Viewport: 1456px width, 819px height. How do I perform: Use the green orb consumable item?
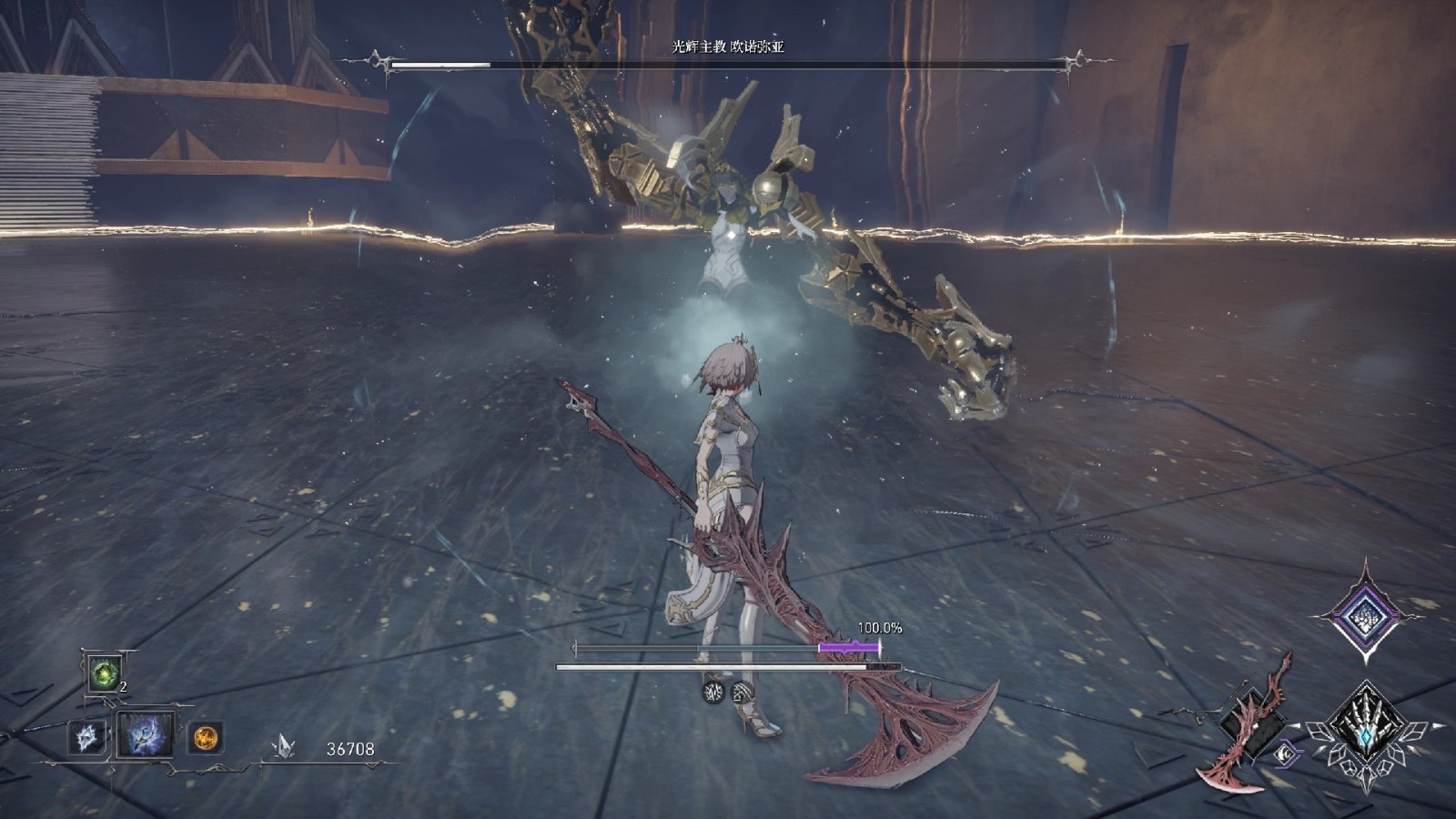[x=105, y=674]
